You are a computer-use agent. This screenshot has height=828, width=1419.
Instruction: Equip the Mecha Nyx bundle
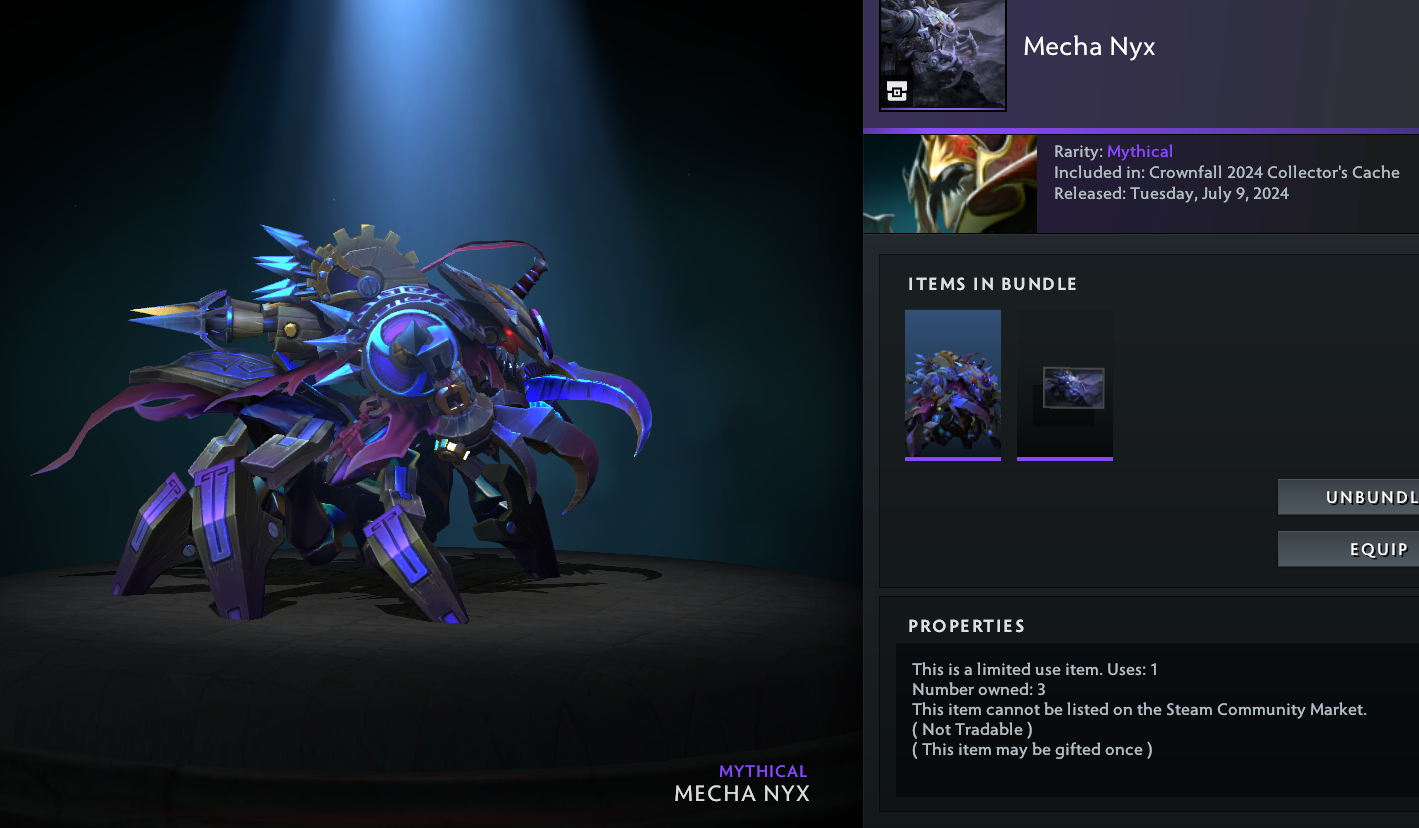pos(1348,549)
